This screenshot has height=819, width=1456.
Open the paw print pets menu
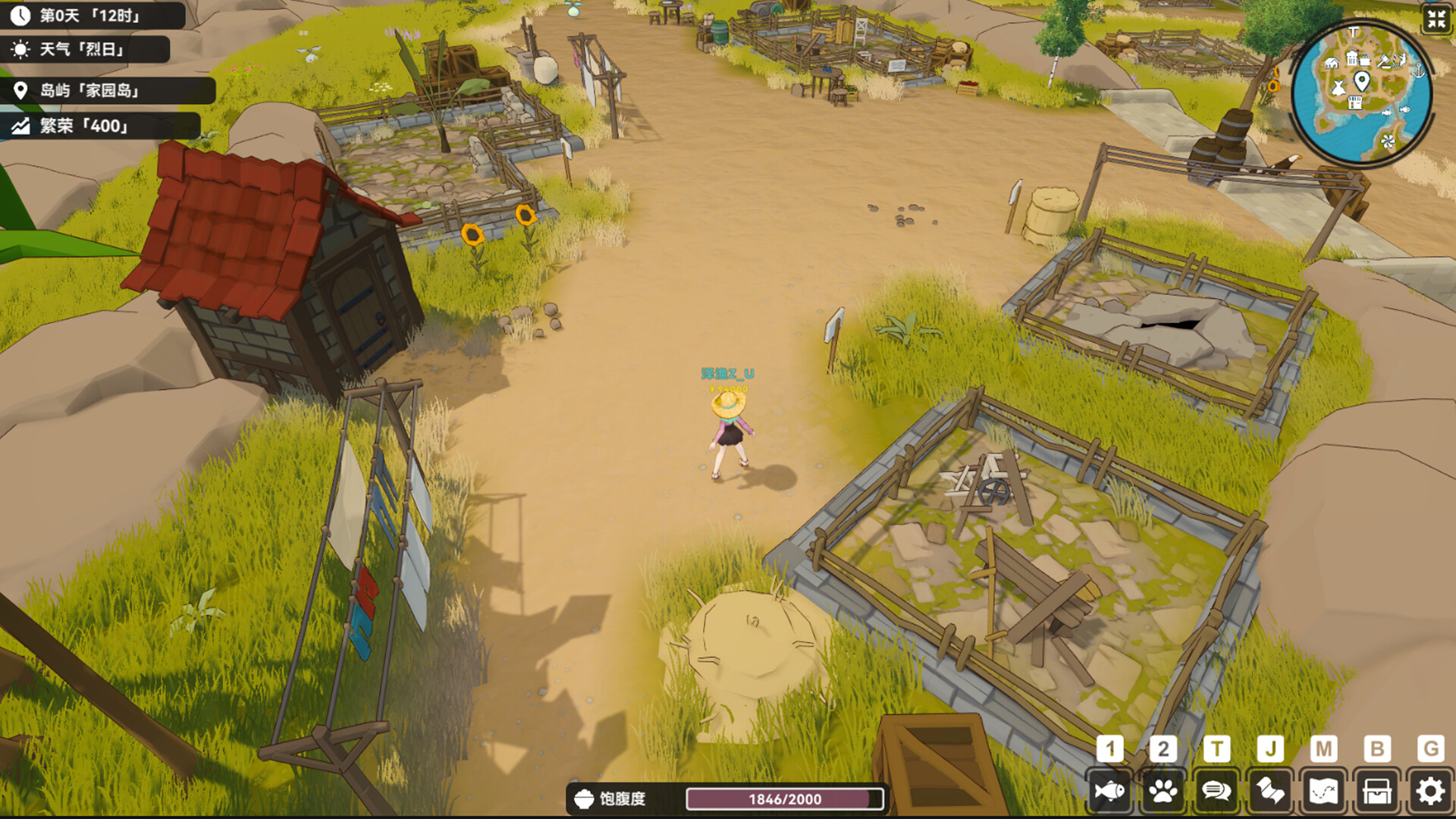tap(1163, 792)
